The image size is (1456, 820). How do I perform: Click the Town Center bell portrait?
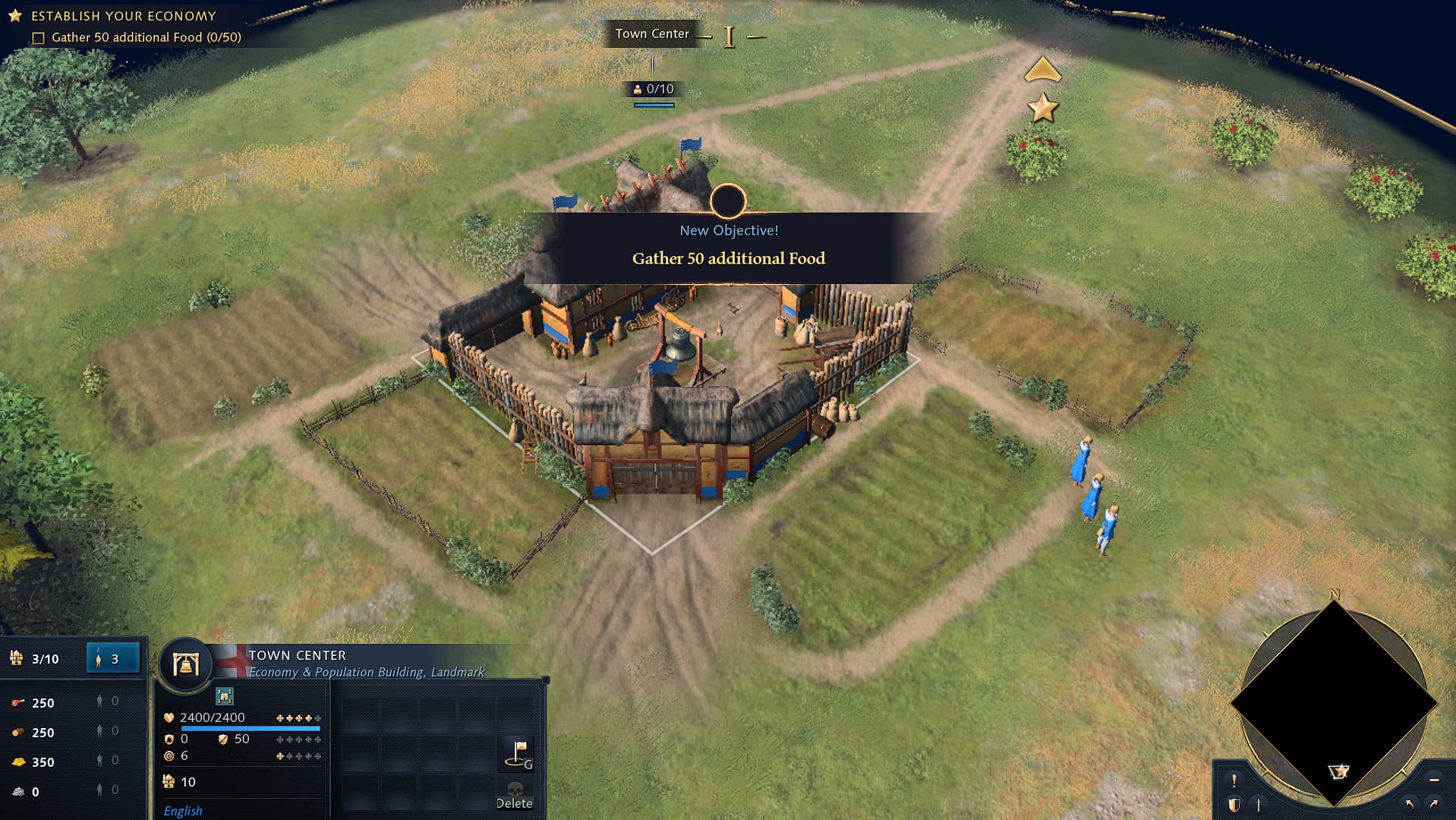point(185,664)
